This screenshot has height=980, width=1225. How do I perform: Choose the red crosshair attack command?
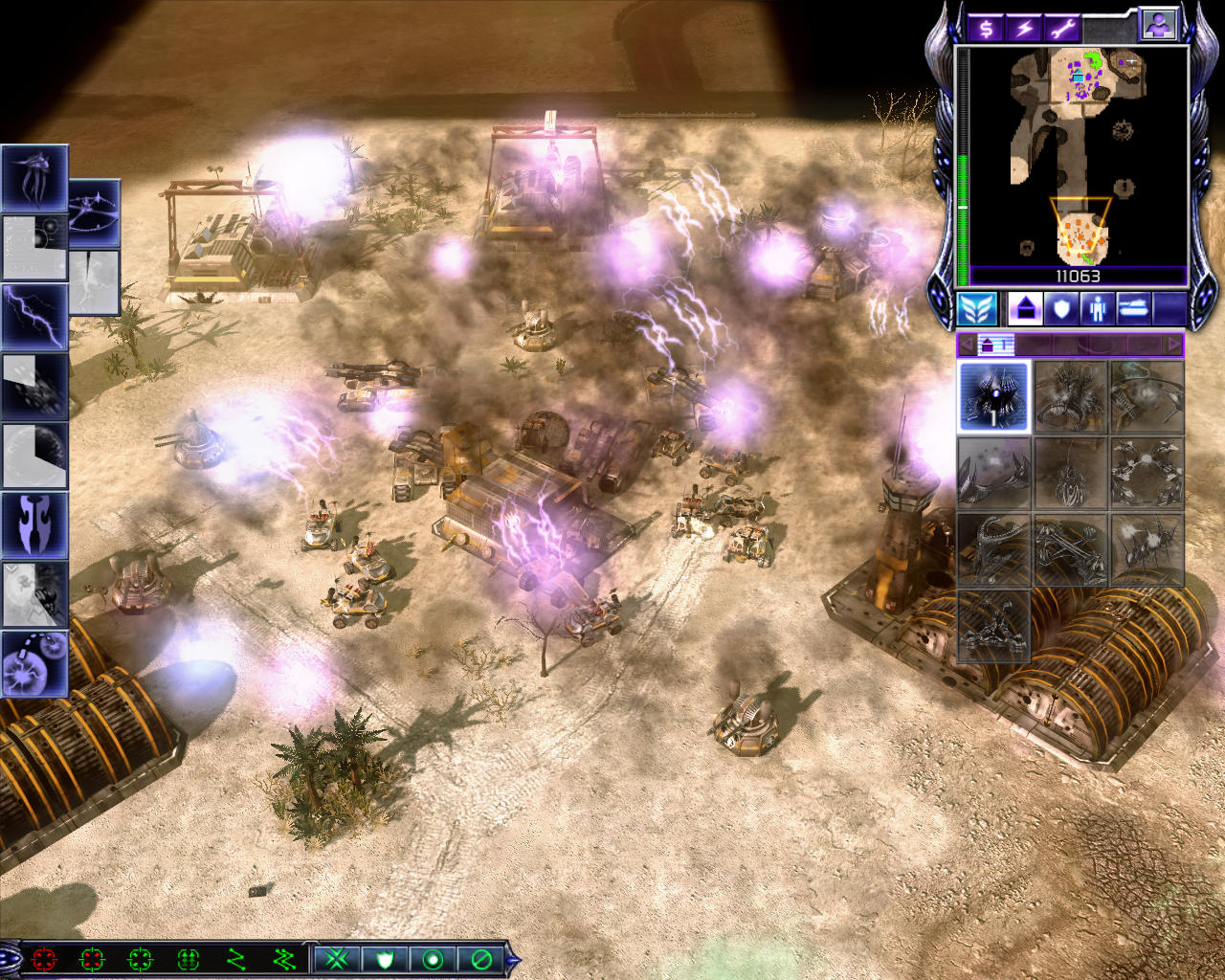[44, 958]
